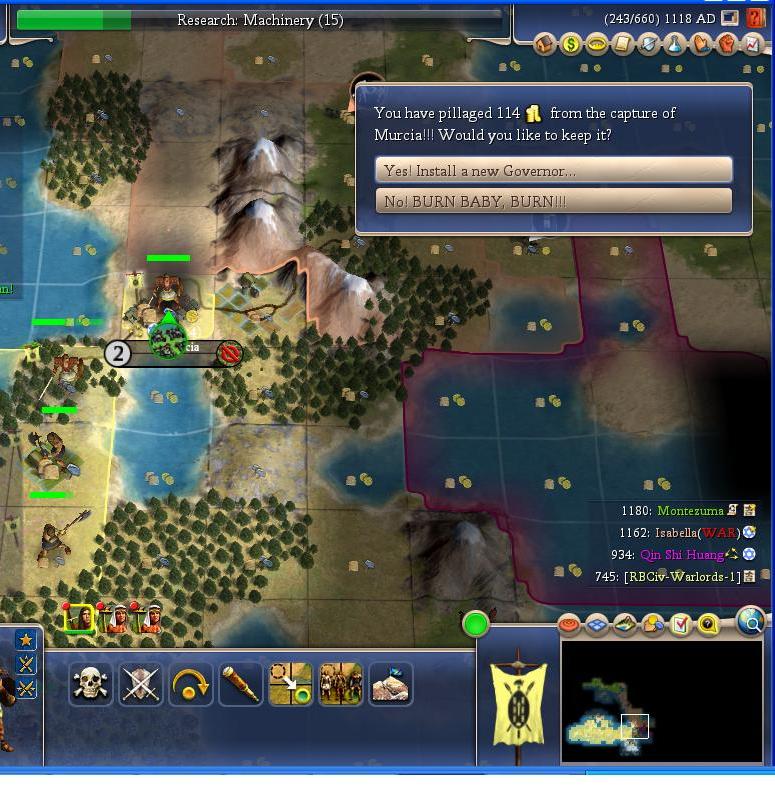Open the Info Screen graph icon
The height and width of the screenshot is (800, 775).
pos(752,44)
